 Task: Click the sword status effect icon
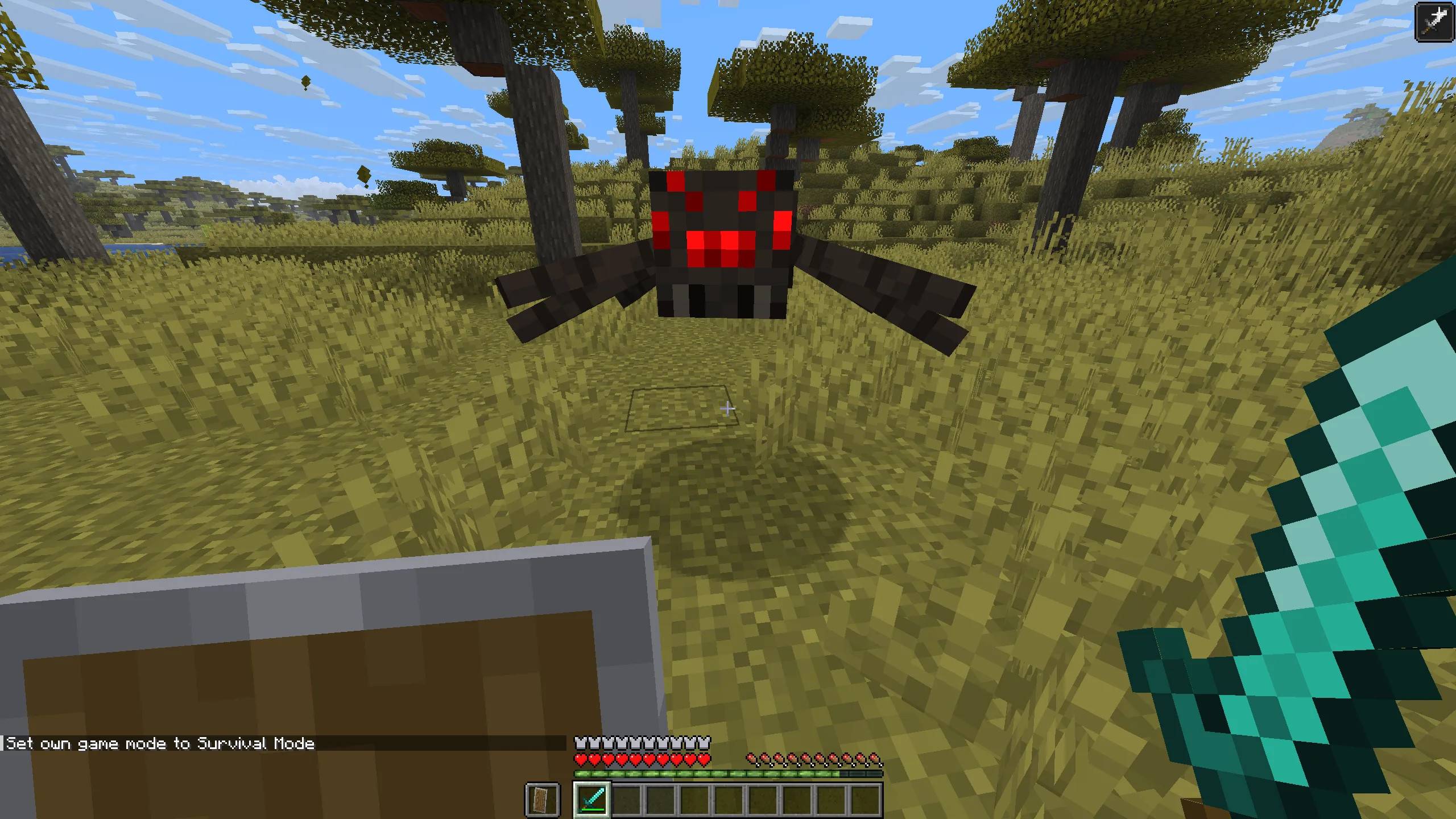click(1434, 22)
